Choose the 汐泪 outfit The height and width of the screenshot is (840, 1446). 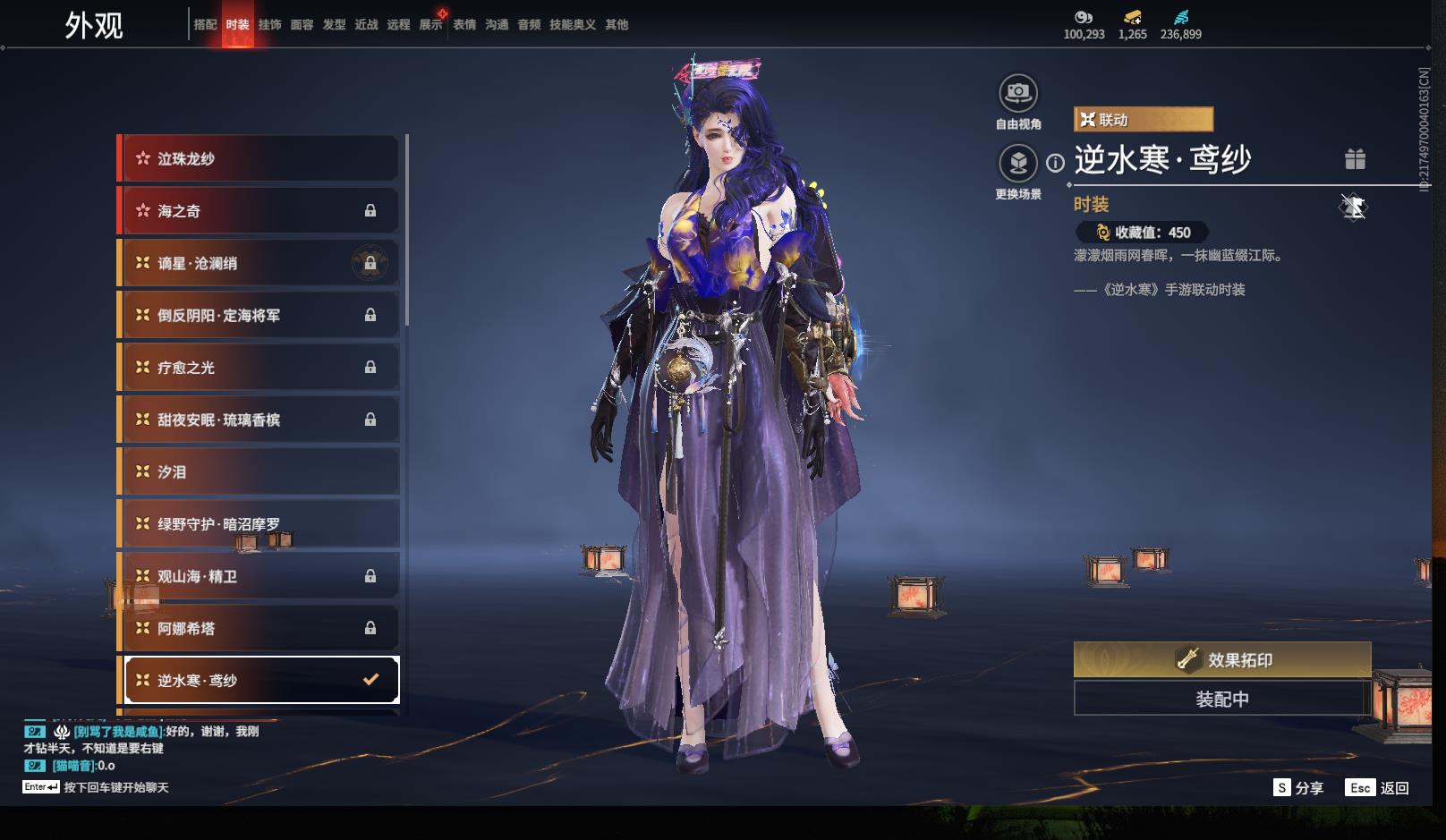coord(259,471)
